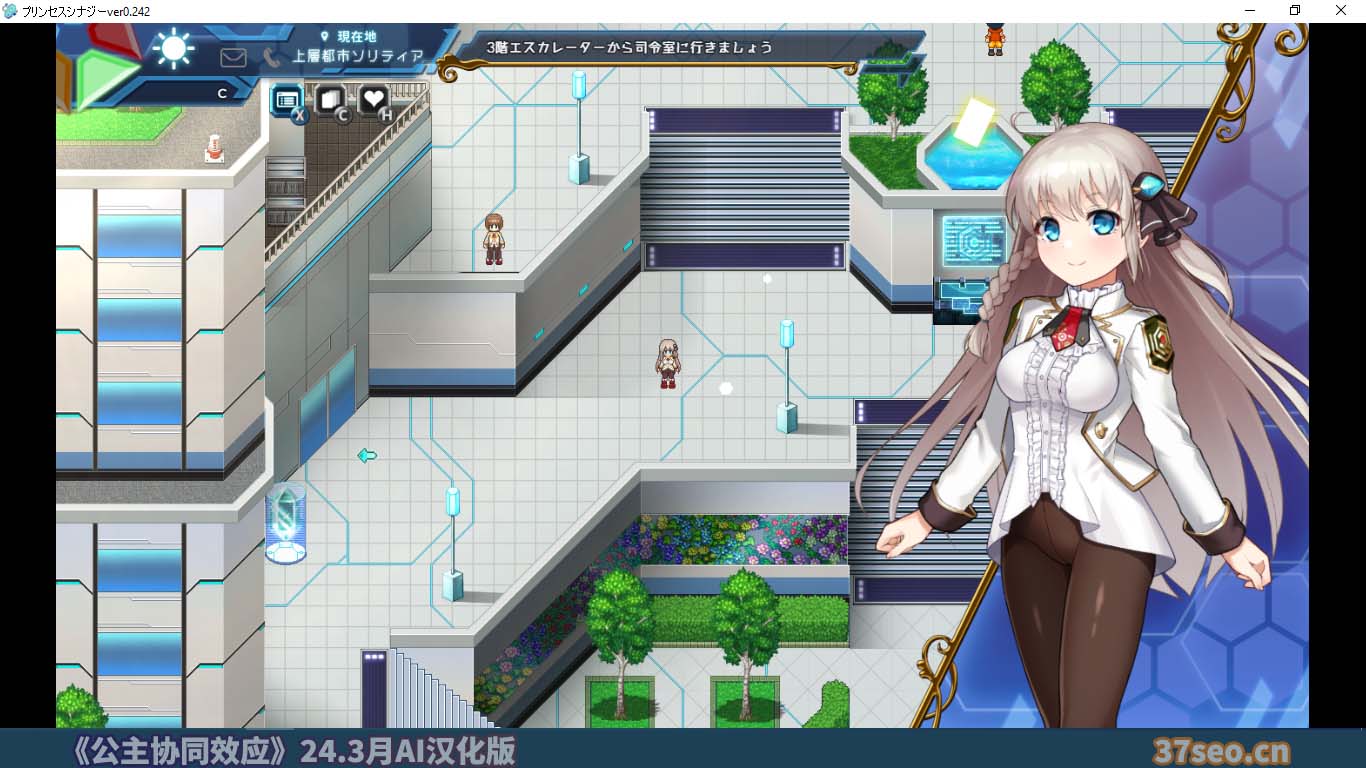Click the girl NPC standing in the plaza
The height and width of the screenshot is (768, 1366).
(x=665, y=362)
